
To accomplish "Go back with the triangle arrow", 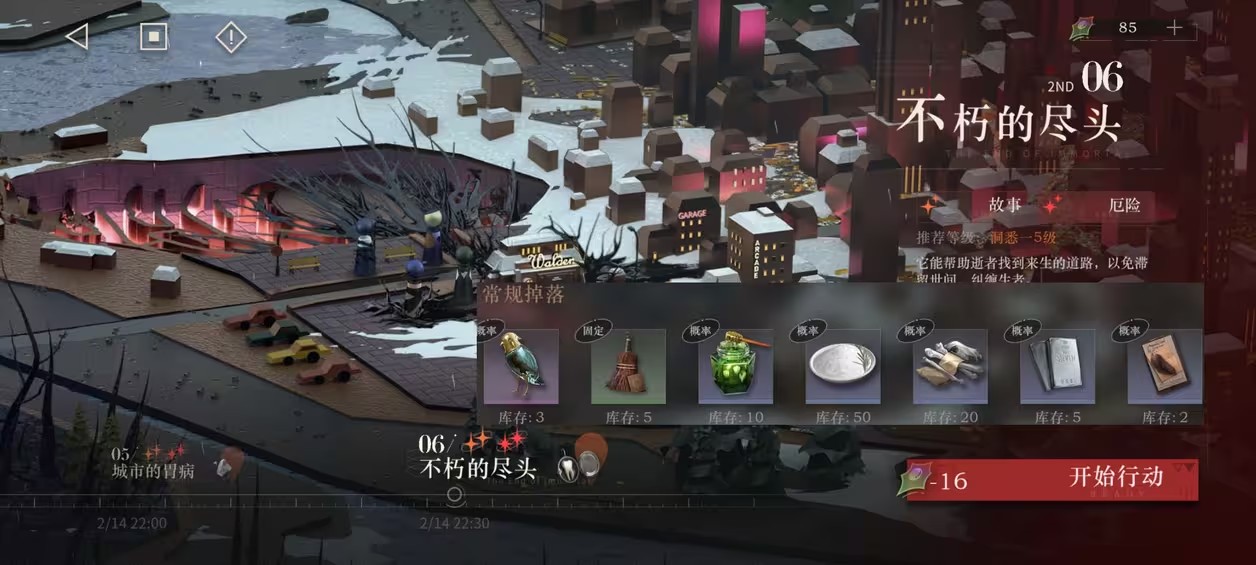I will (x=76, y=37).
